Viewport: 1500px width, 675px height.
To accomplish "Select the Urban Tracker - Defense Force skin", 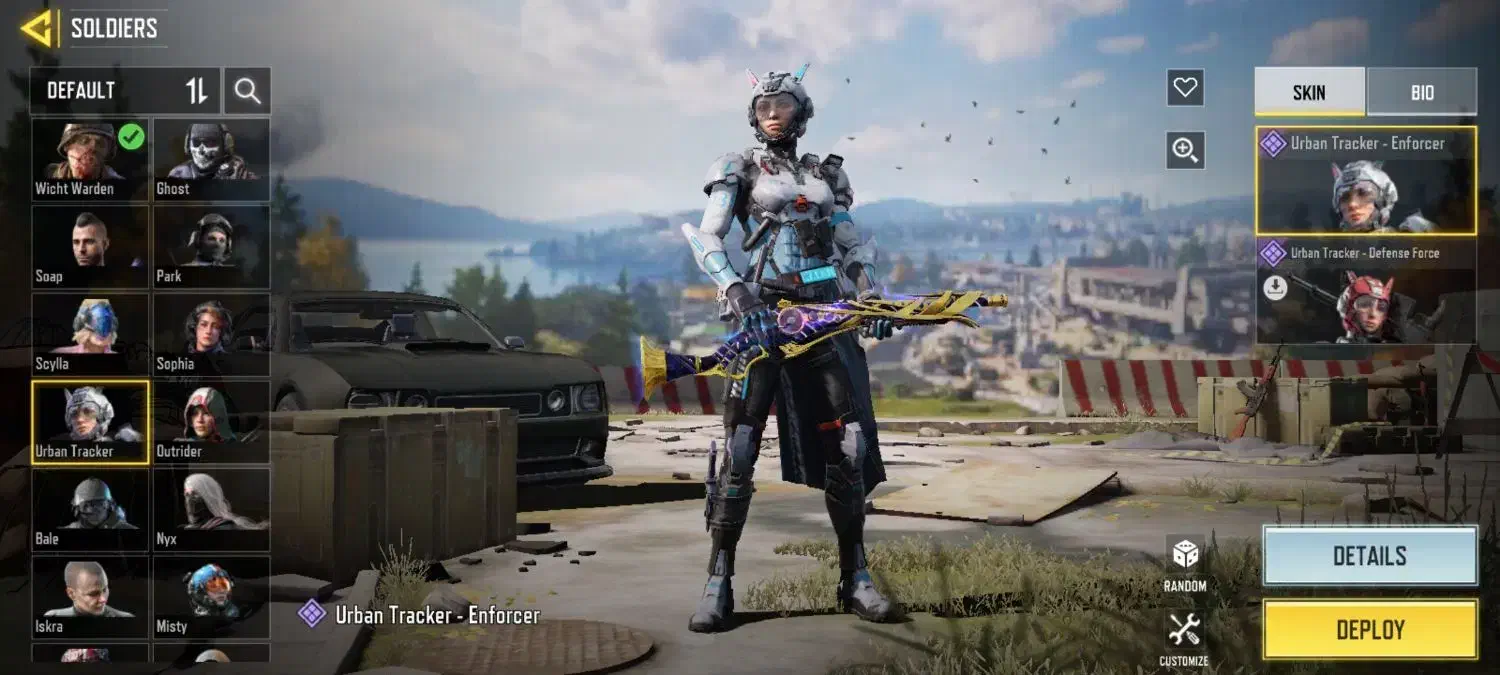I will click(x=1365, y=291).
